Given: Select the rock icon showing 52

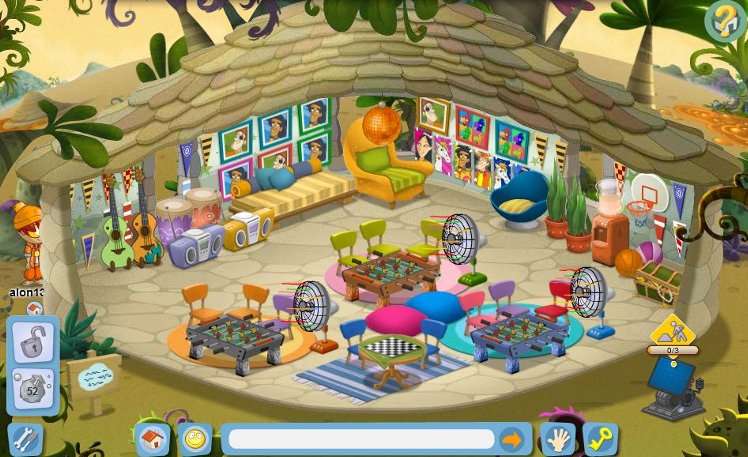Looking at the screenshot, I should coord(32,391).
